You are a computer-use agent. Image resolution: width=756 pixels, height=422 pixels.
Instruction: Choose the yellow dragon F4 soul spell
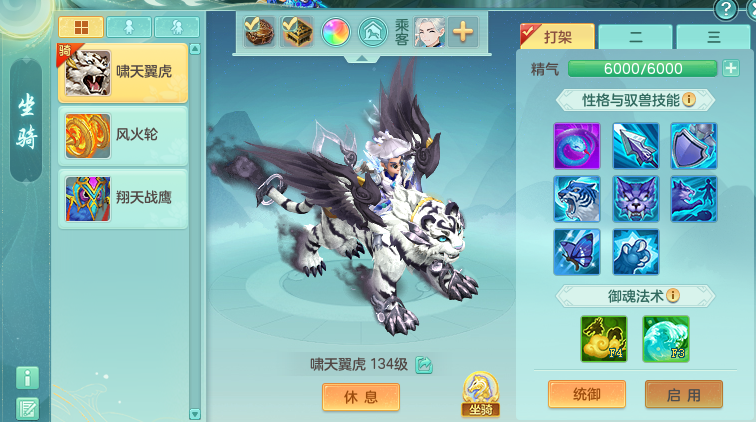click(x=604, y=339)
